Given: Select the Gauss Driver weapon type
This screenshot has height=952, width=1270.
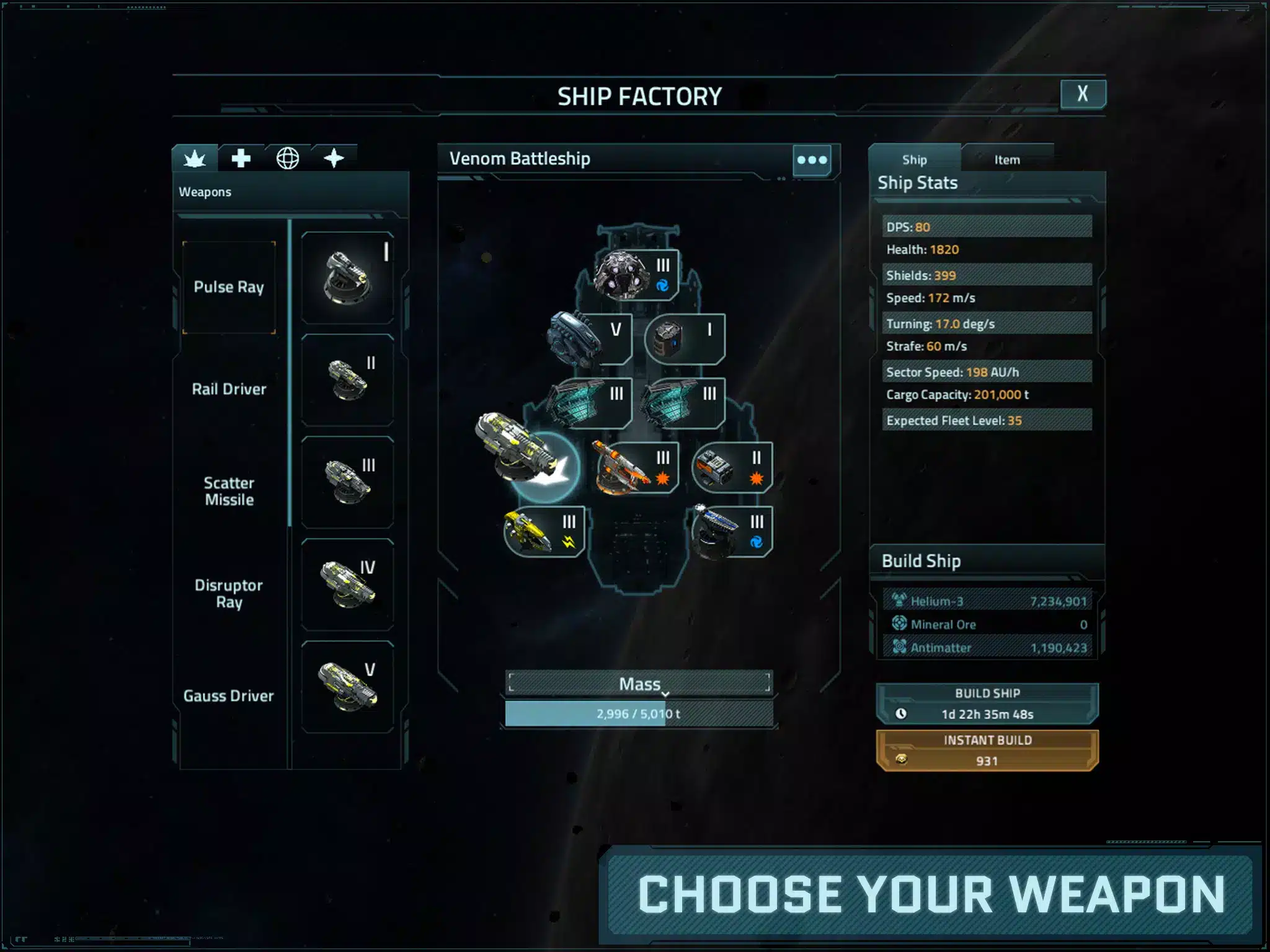Looking at the screenshot, I should [229, 695].
